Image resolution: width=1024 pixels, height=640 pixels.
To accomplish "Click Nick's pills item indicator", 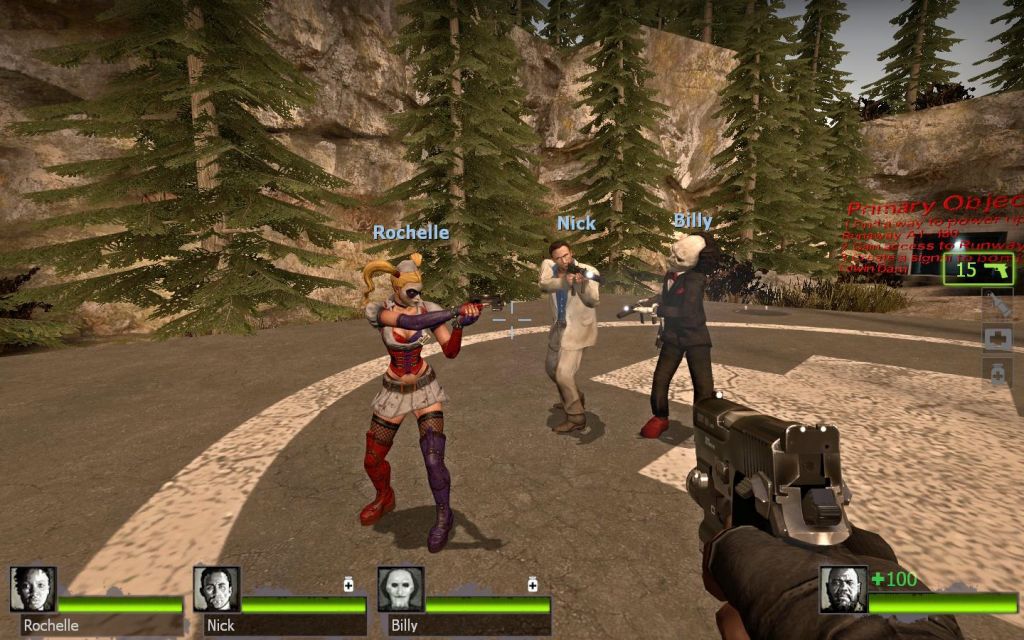I will [349, 584].
